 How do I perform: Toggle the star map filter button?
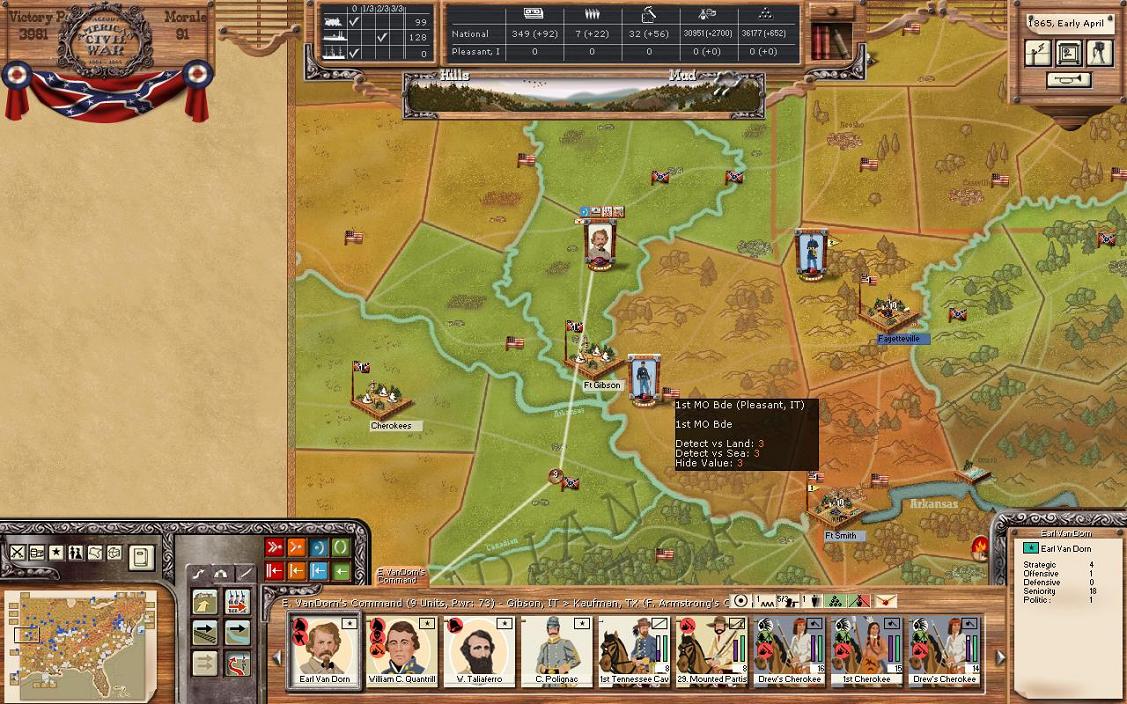(x=56, y=552)
